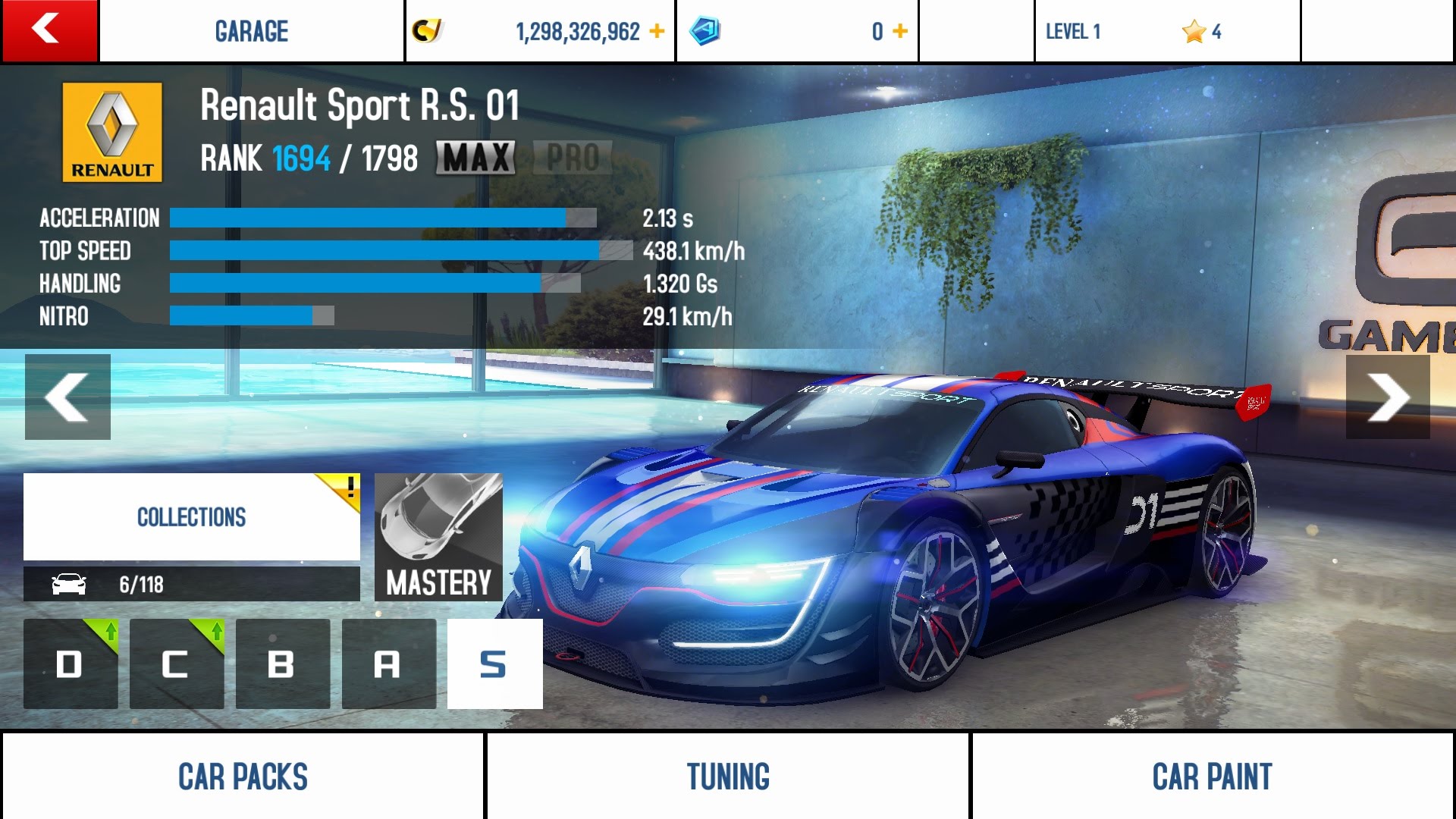This screenshot has width=1456, height=819.
Task: Switch to class C cars
Action: pos(177,664)
